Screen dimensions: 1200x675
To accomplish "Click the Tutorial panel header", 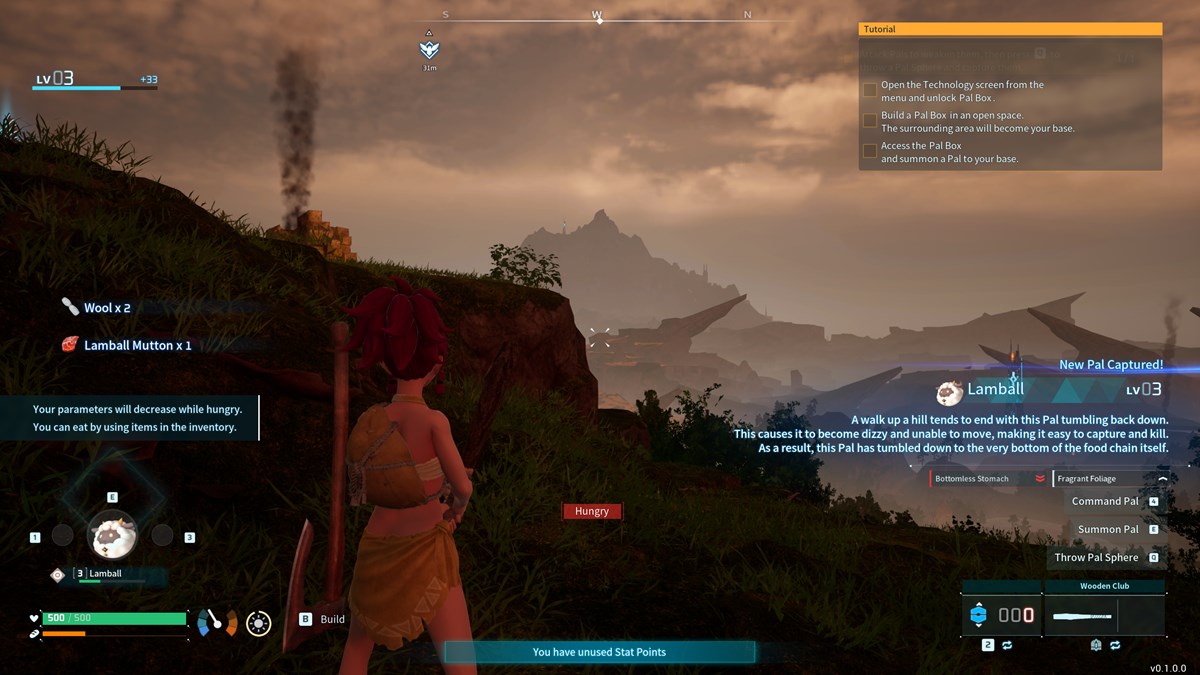I will tap(1010, 29).
